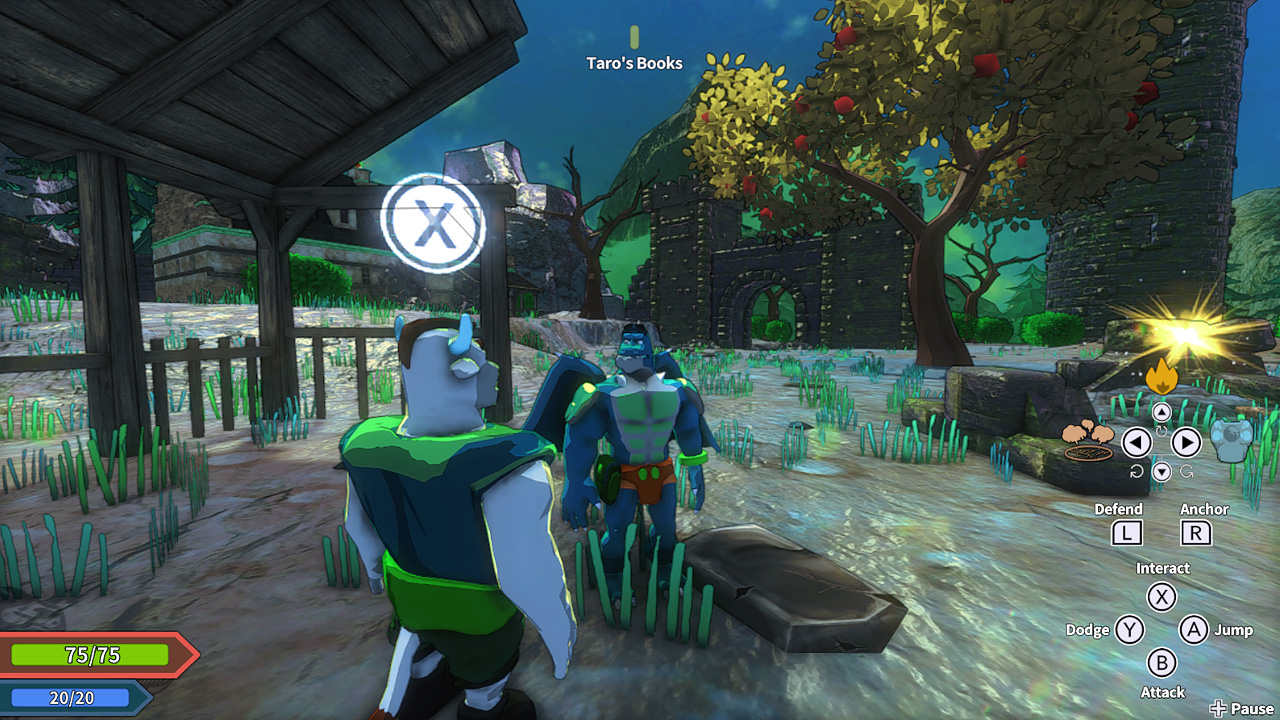Click the Attack B button icon
The width and height of the screenshot is (1280, 720).
click(x=1162, y=663)
